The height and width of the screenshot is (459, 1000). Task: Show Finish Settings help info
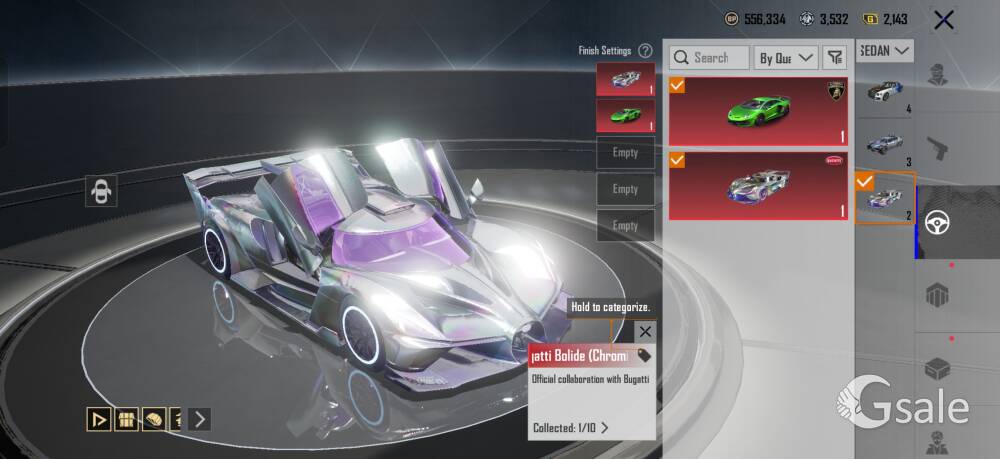tap(645, 50)
